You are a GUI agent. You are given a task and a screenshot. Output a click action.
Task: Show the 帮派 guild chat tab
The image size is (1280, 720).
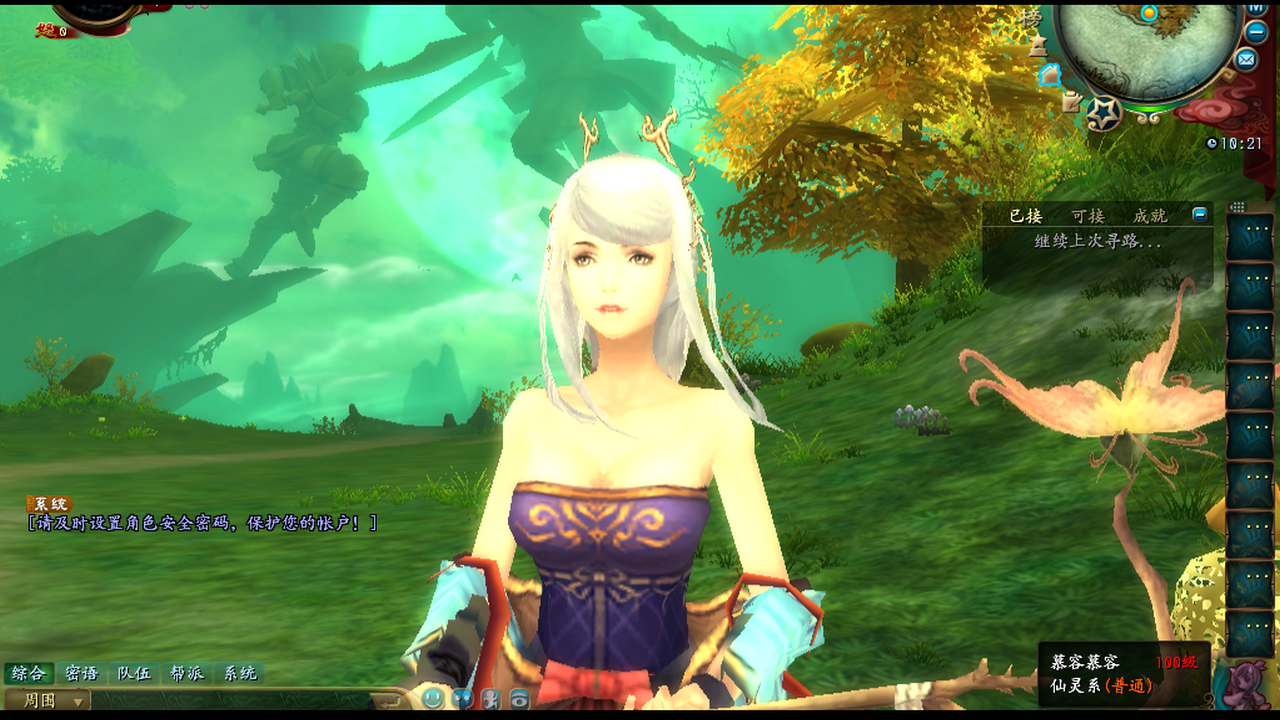coord(187,673)
